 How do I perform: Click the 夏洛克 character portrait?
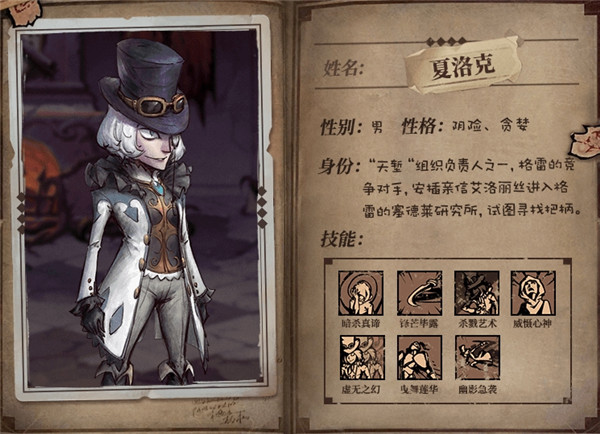pos(140,210)
